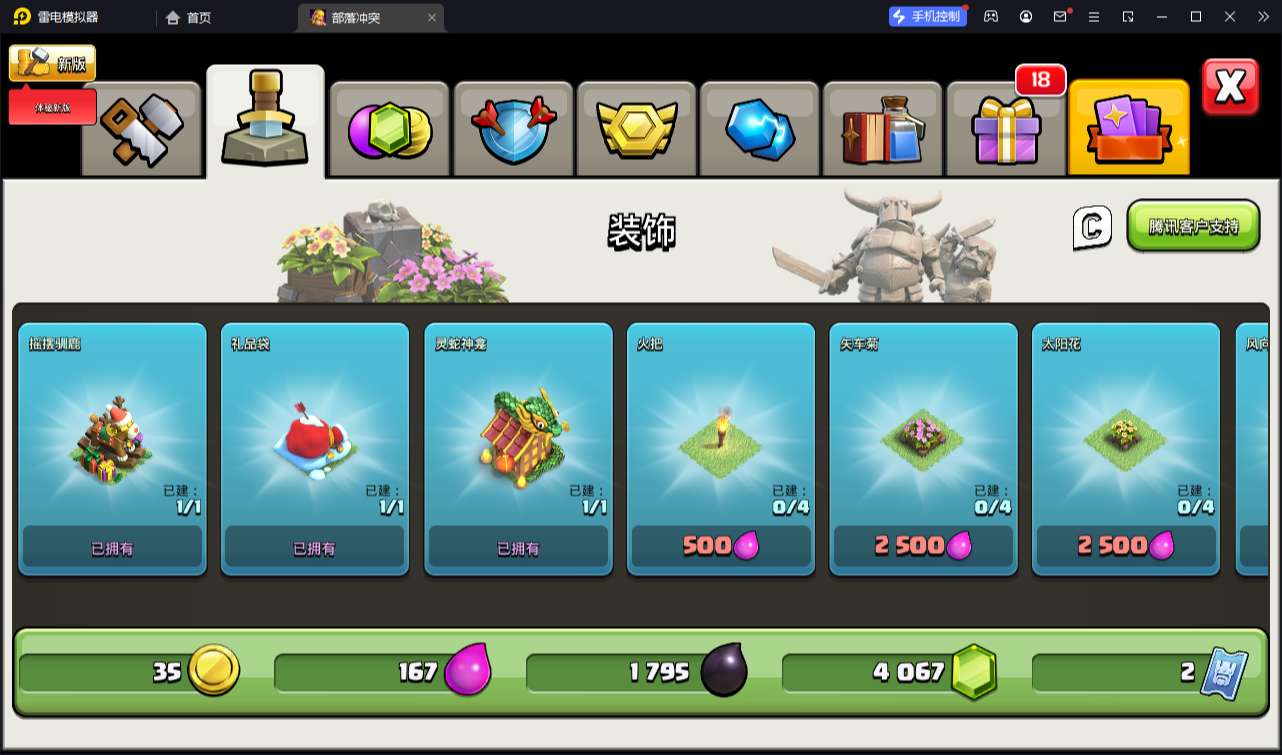Switch to the shield with arrows tab
This screenshot has height=755, width=1282.
point(513,129)
